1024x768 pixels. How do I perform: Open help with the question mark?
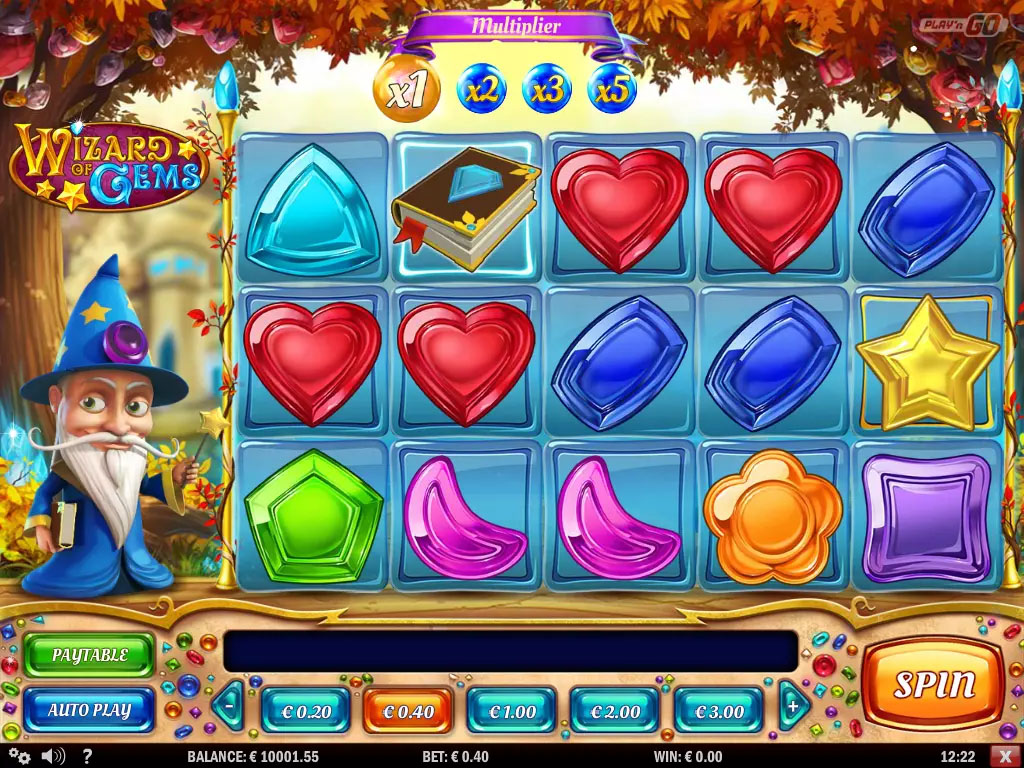coord(87,756)
